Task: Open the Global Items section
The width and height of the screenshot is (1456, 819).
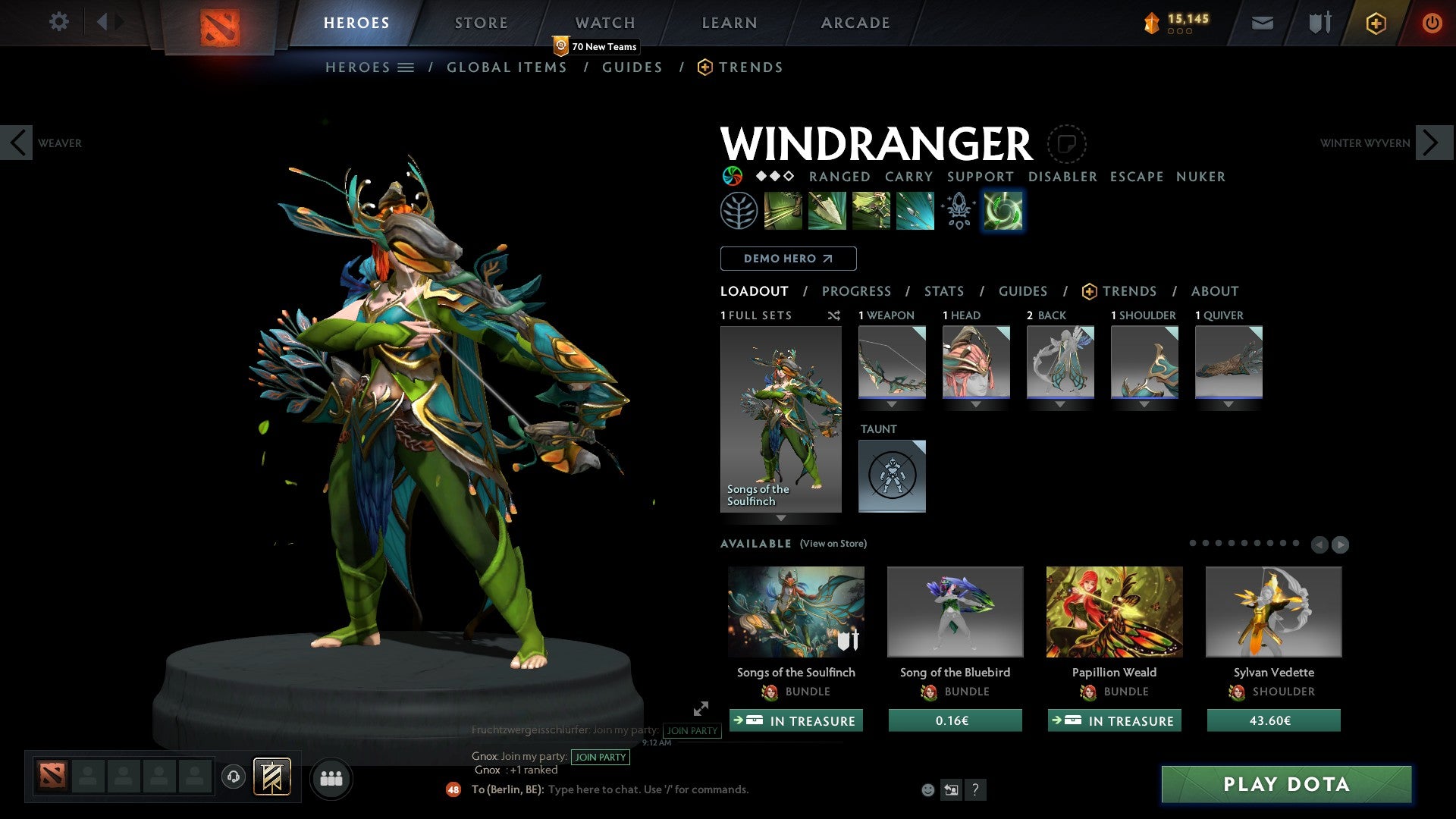Action: tap(507, 67)
